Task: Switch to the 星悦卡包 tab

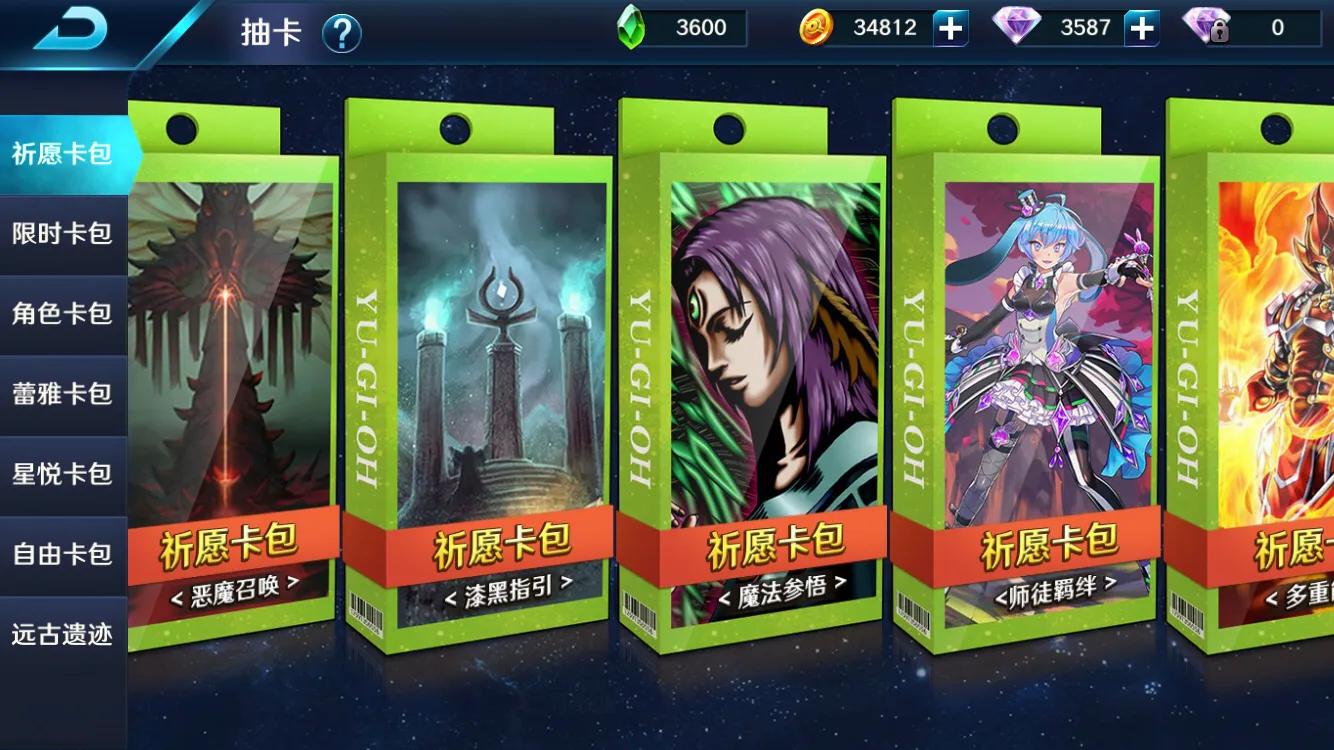Action: [x=60, y=474]
